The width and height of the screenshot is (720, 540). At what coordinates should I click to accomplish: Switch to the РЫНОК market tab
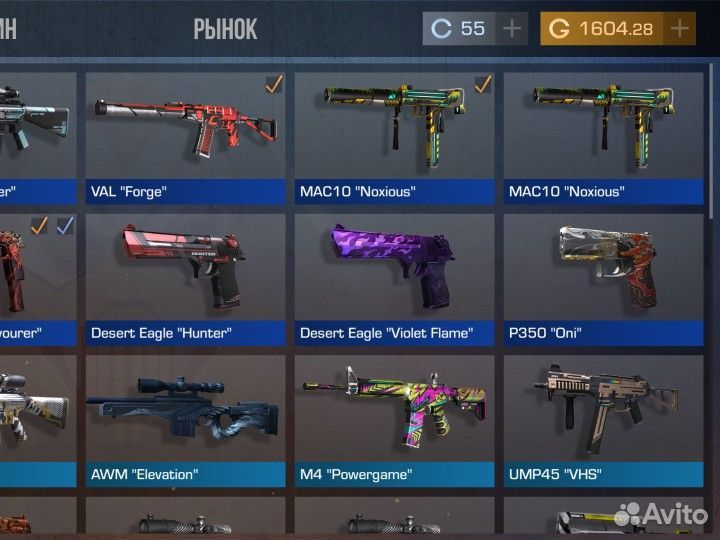[x=225, y=29]
